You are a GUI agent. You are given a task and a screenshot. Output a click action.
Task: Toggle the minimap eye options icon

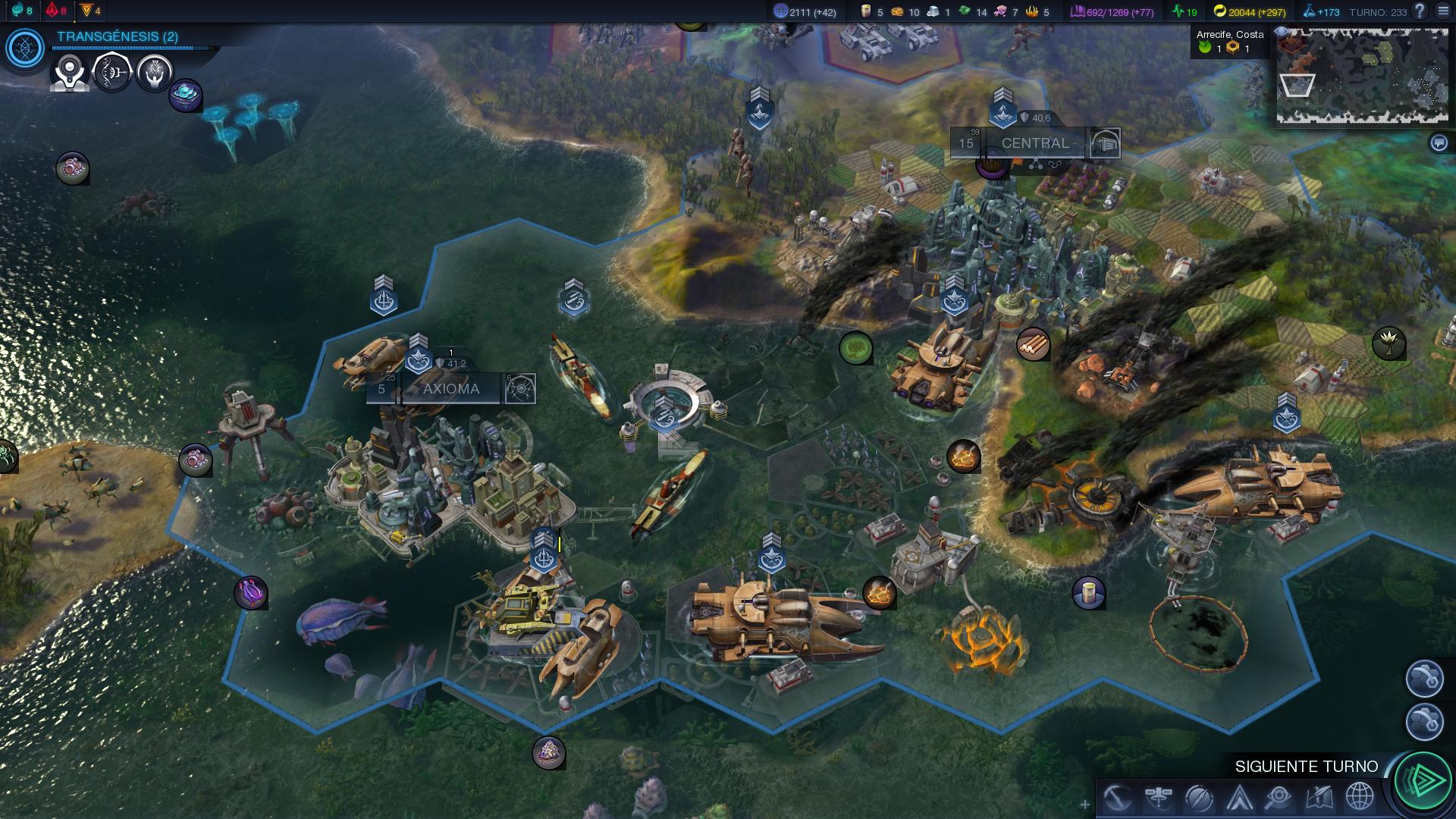click(1282, 32)
